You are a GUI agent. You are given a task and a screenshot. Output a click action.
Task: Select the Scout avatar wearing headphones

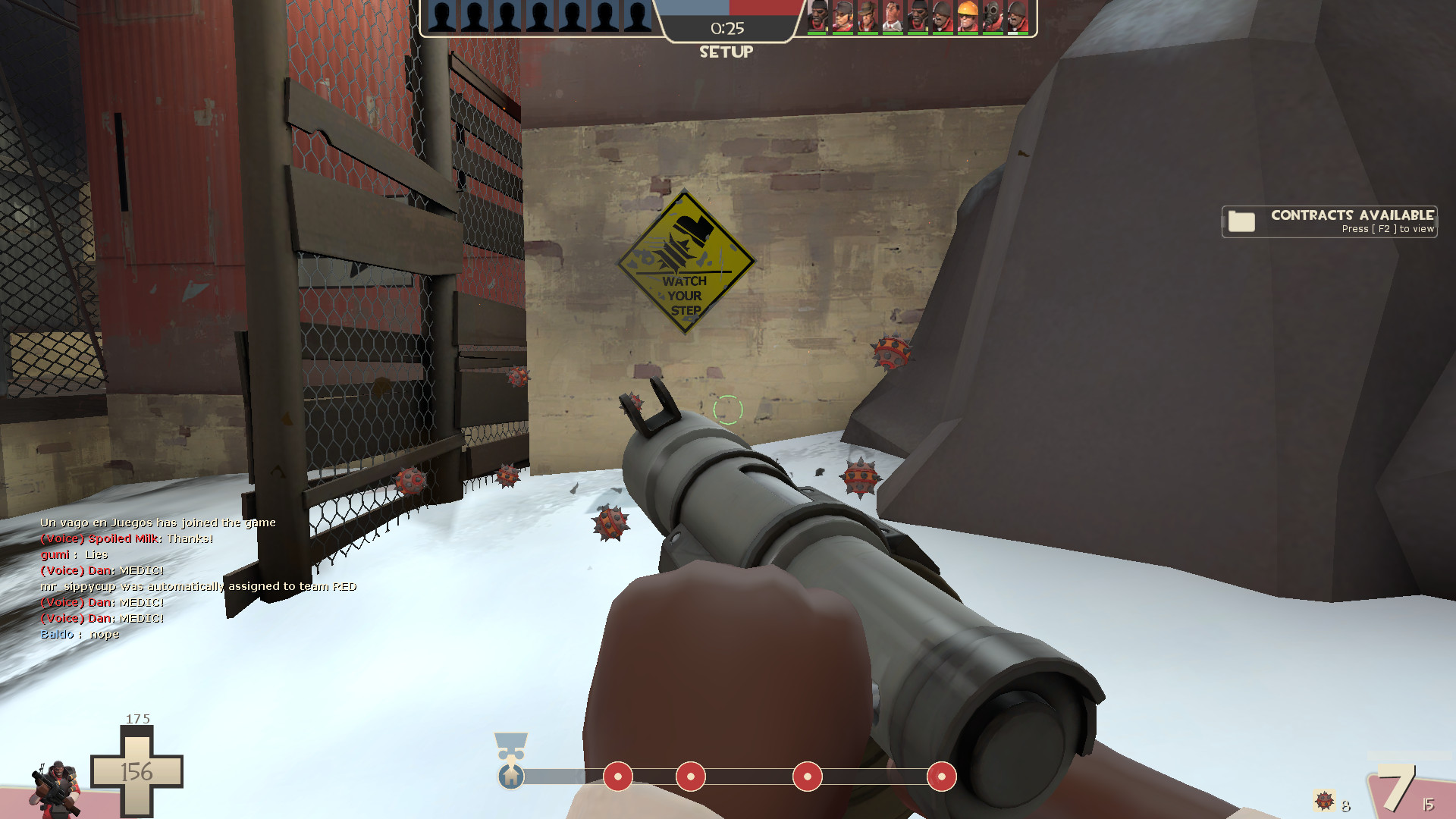[842, 17]
